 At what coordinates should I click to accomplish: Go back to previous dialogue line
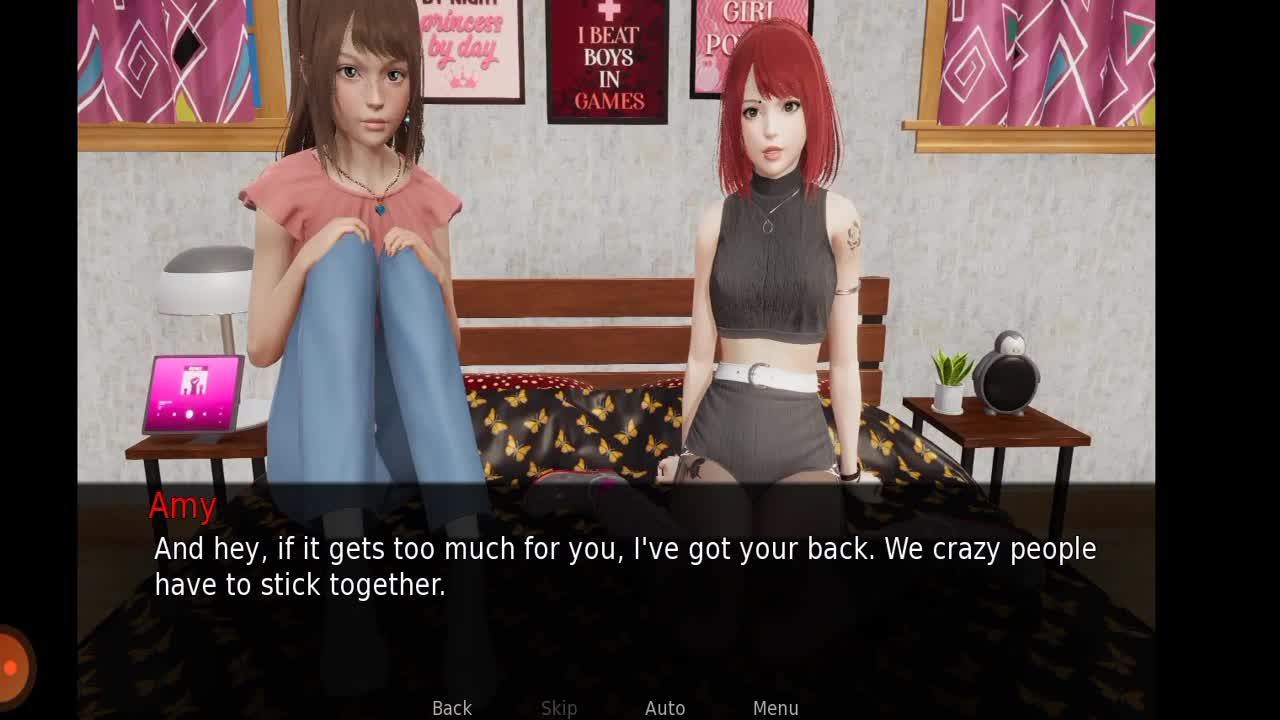[x=452, y=708]
